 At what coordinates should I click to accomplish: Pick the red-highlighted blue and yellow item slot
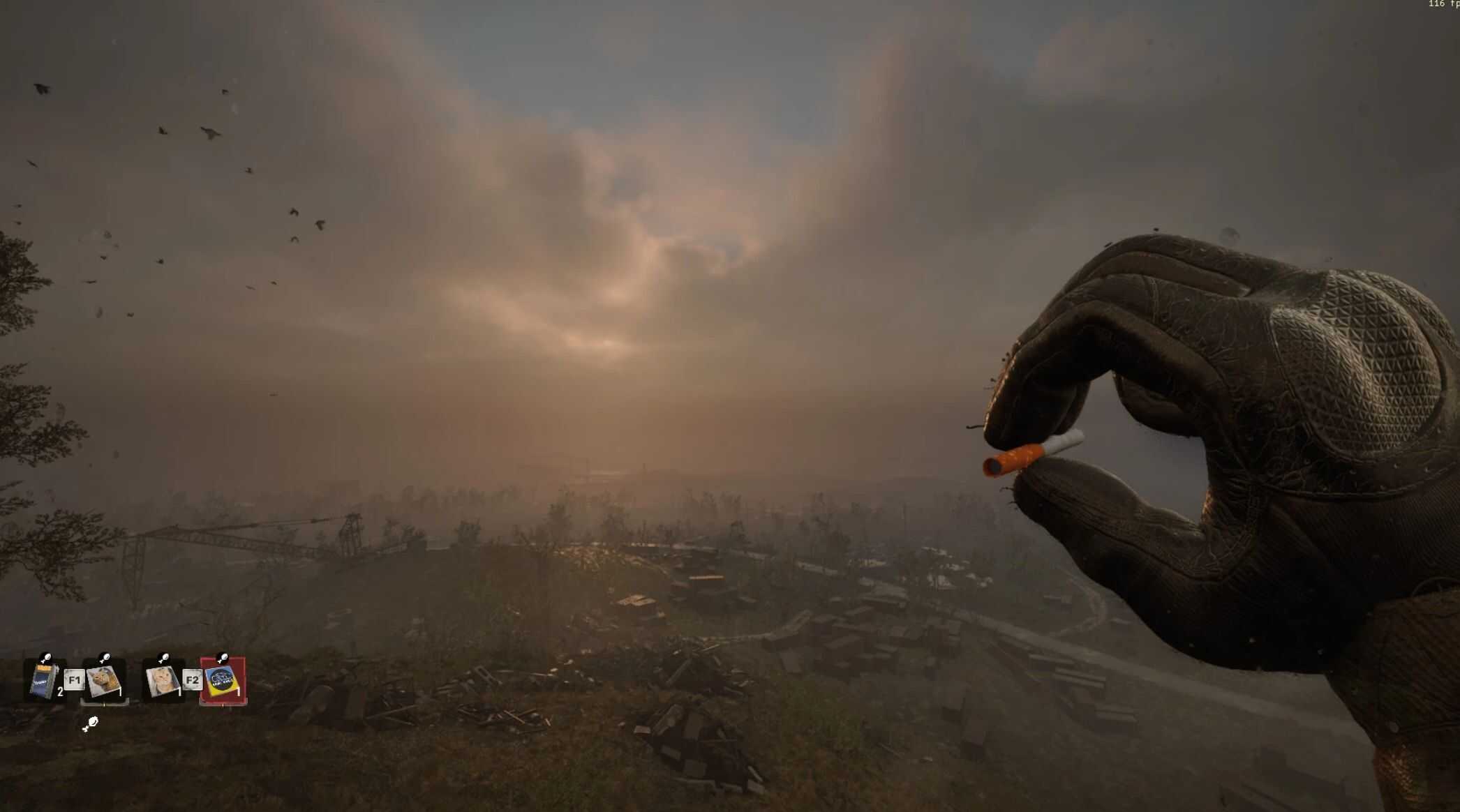(223, 681)
